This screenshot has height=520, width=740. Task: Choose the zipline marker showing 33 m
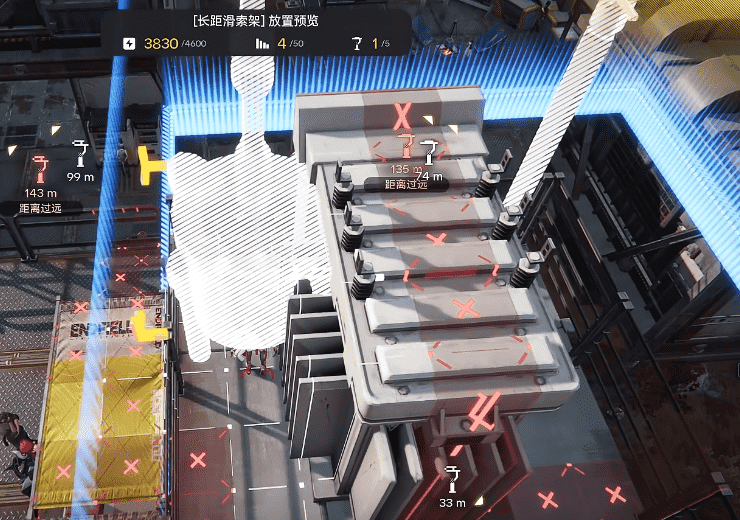[x=453, y=478]
